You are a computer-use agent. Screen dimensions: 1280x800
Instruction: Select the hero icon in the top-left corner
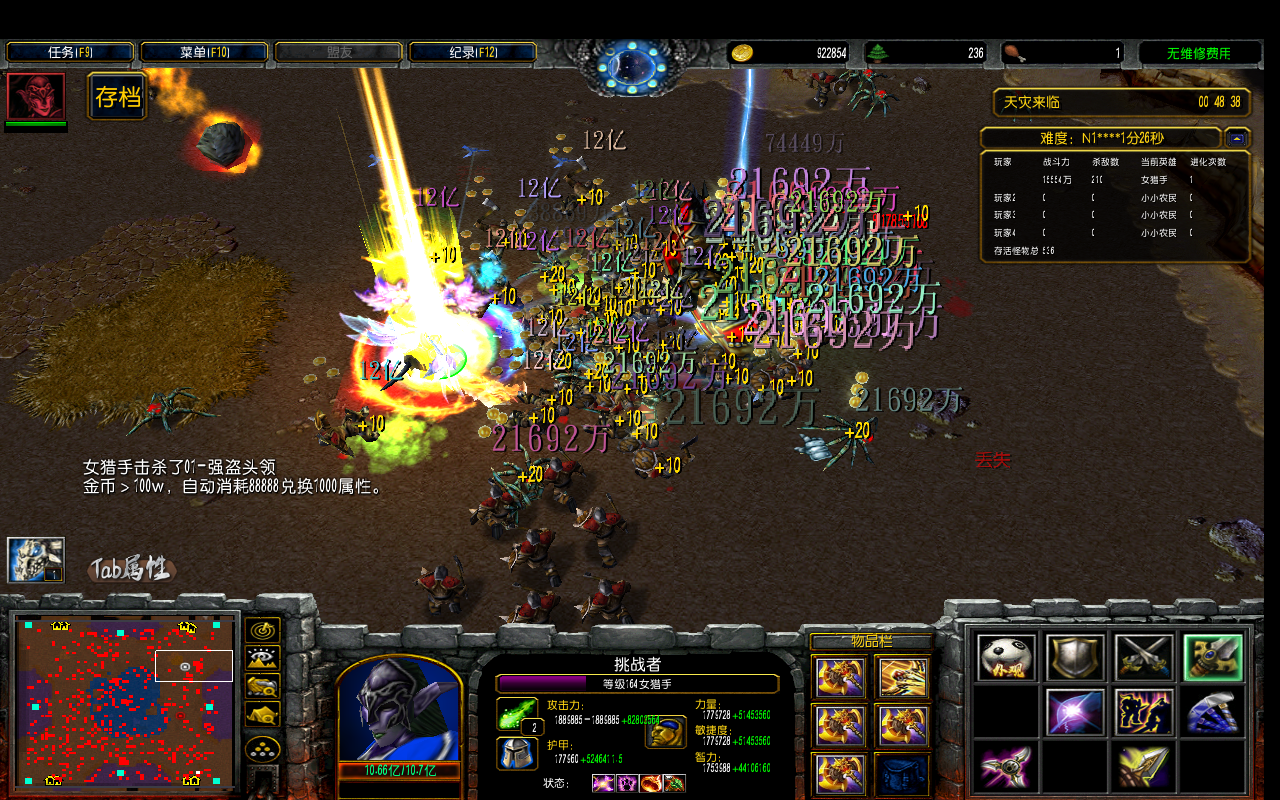click(x=36, y=96)
